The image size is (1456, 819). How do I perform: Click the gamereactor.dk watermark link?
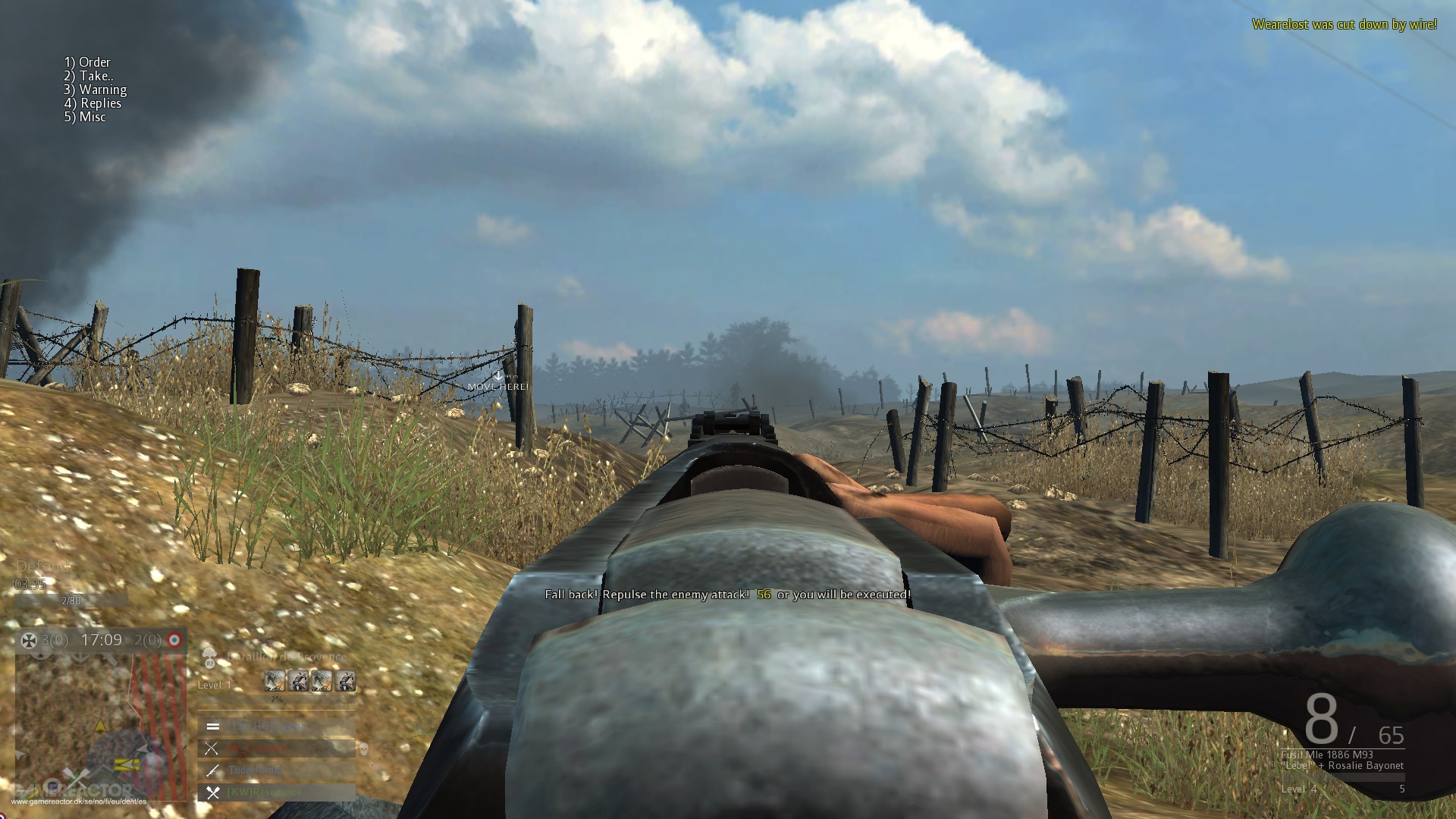coord(79,802)
